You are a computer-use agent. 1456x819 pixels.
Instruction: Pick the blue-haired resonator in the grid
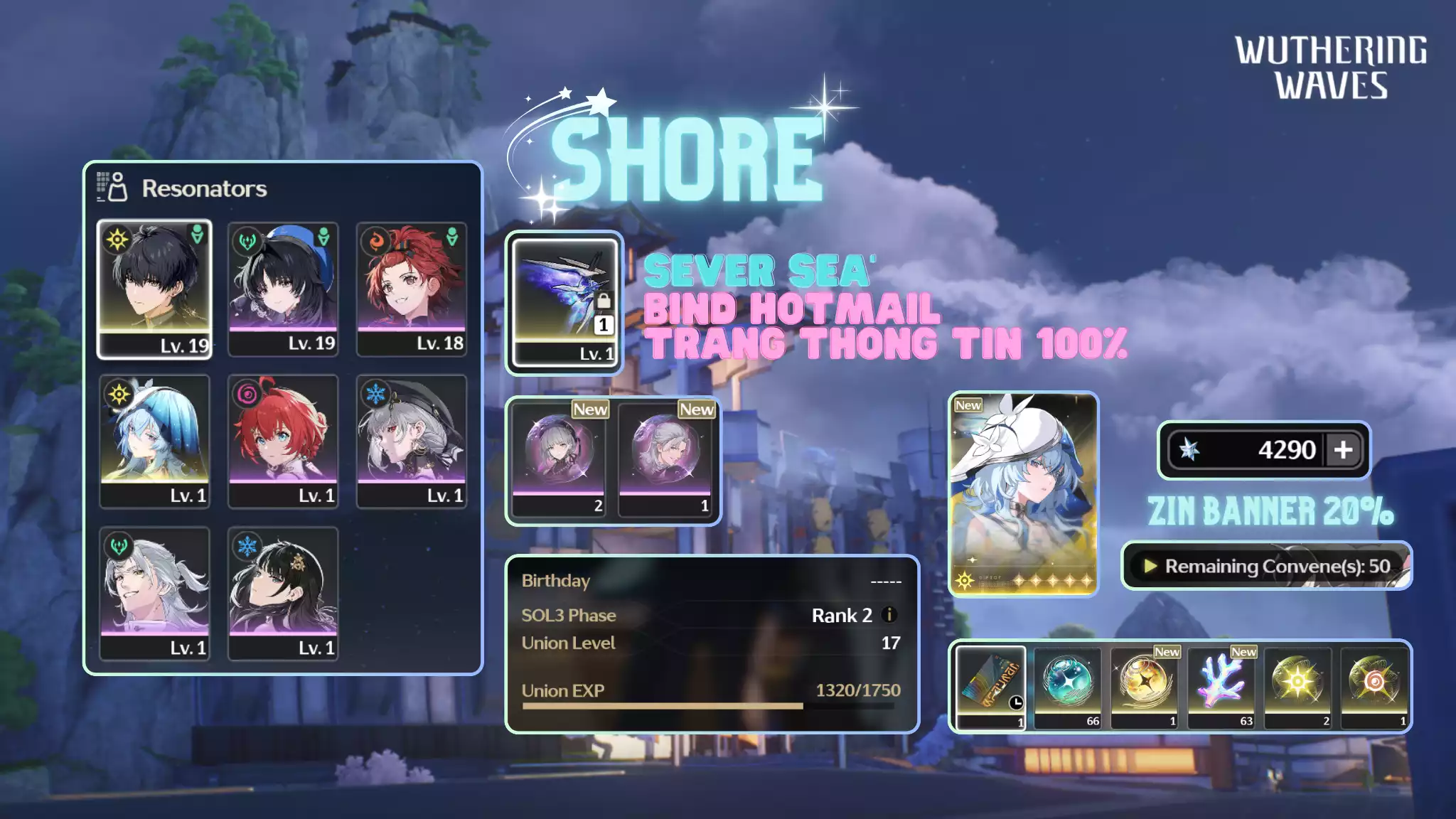point(154,441)
